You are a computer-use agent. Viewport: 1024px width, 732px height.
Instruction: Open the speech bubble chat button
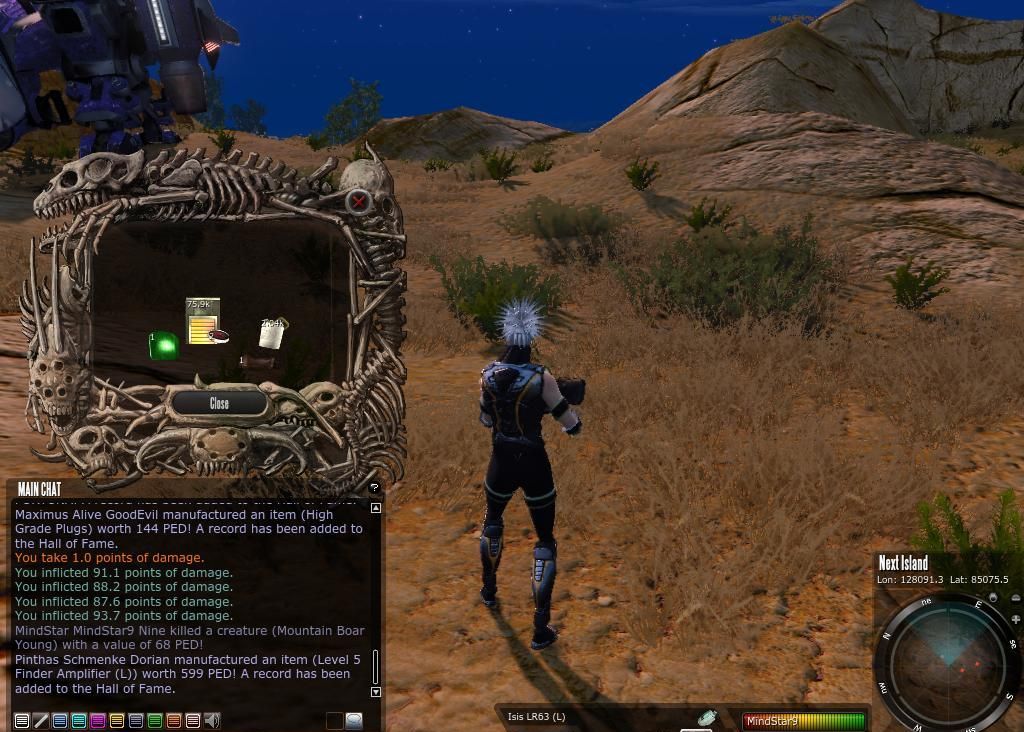pos(354,720)
